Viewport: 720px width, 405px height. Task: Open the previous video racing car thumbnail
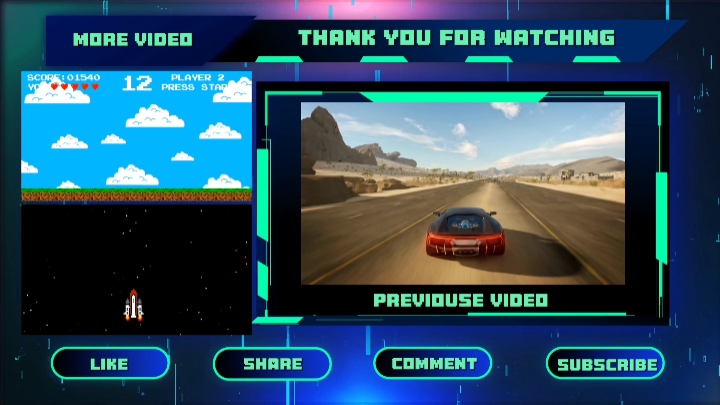(x=462, y=193)
